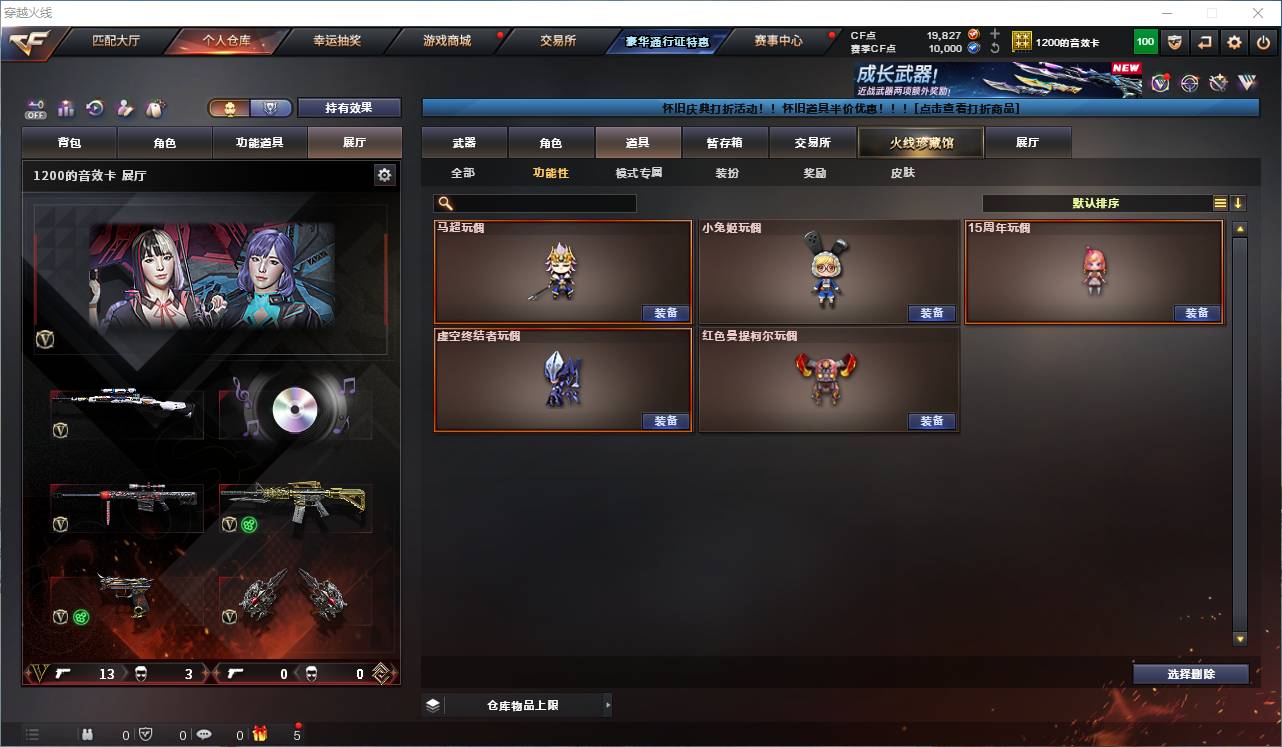Viewport: 1282px width, 747px height.
Task: Click the 选择删除 button at bottom right
Action: click(1190, 674)
